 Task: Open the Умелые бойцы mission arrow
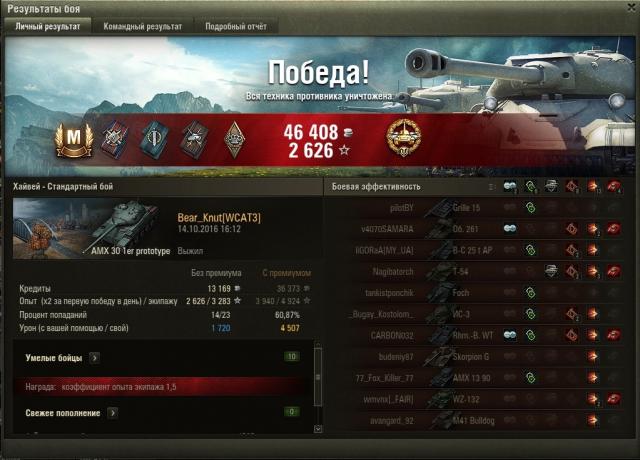point(94,356)
